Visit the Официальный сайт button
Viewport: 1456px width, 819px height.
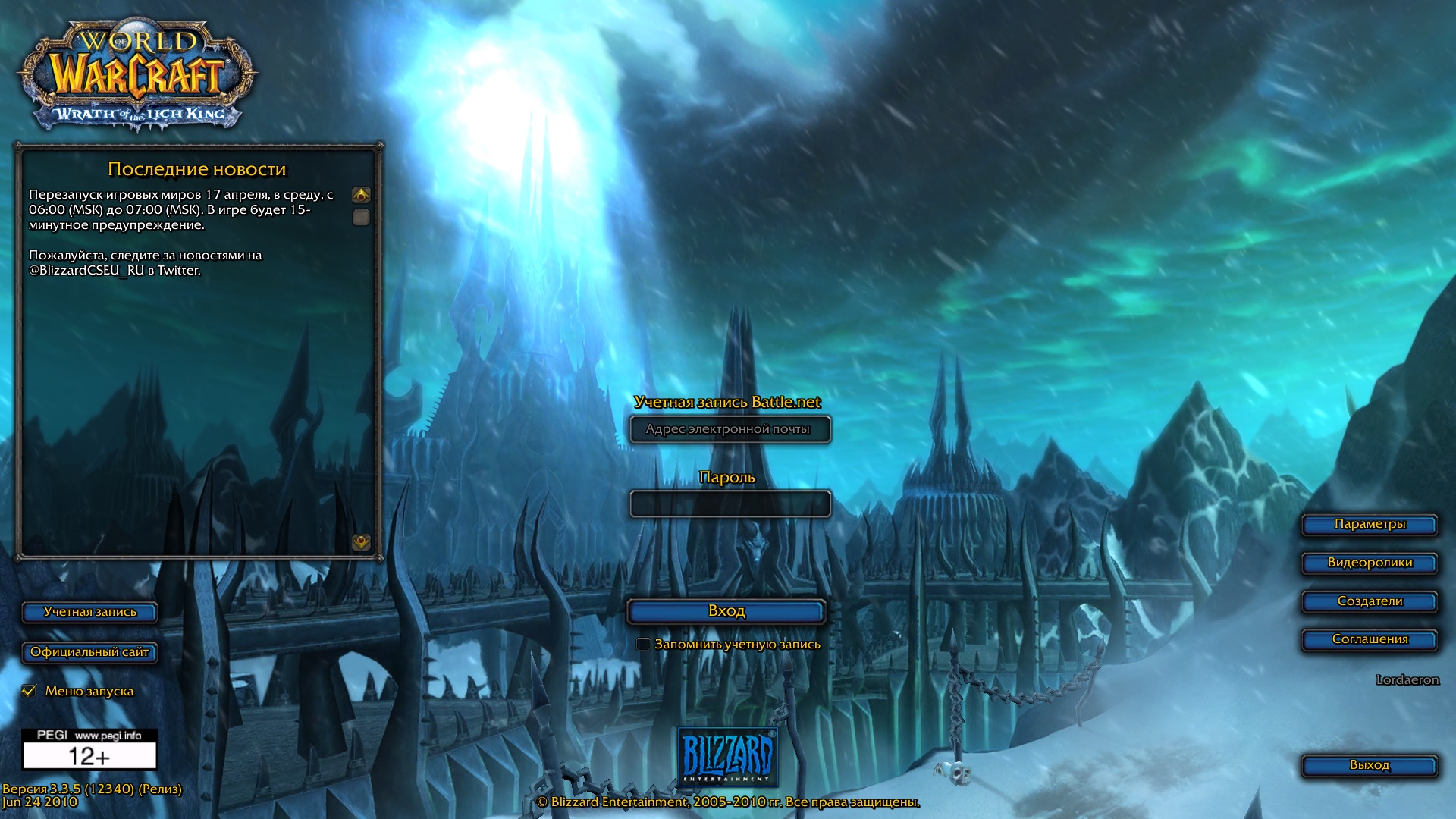point(89,653)
